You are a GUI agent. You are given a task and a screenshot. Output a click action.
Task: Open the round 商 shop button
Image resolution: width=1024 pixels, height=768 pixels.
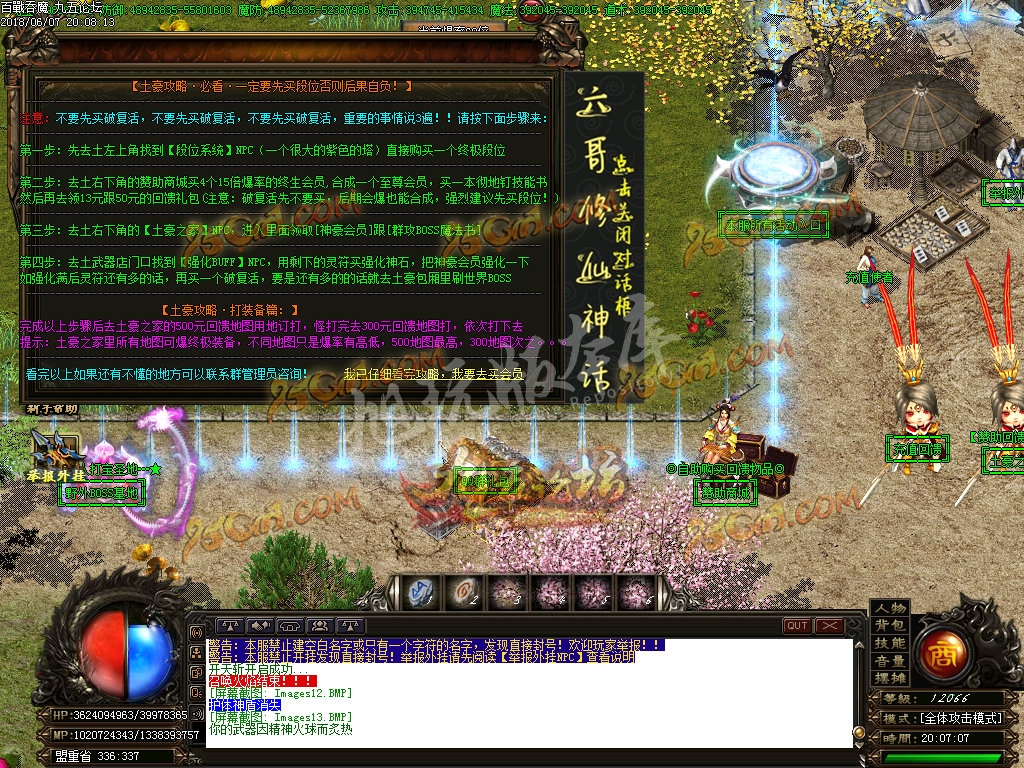point(942,654)
